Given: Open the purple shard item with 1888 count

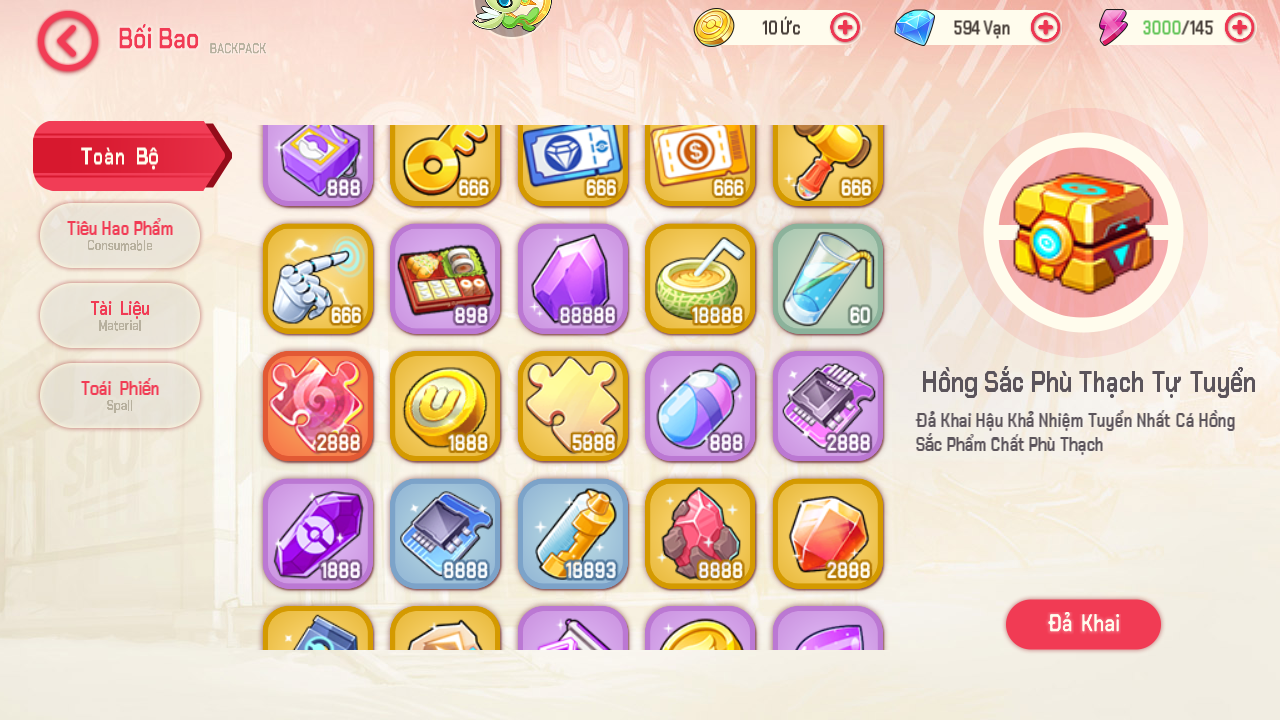Looking at the screenshot, I should (318, 534).
